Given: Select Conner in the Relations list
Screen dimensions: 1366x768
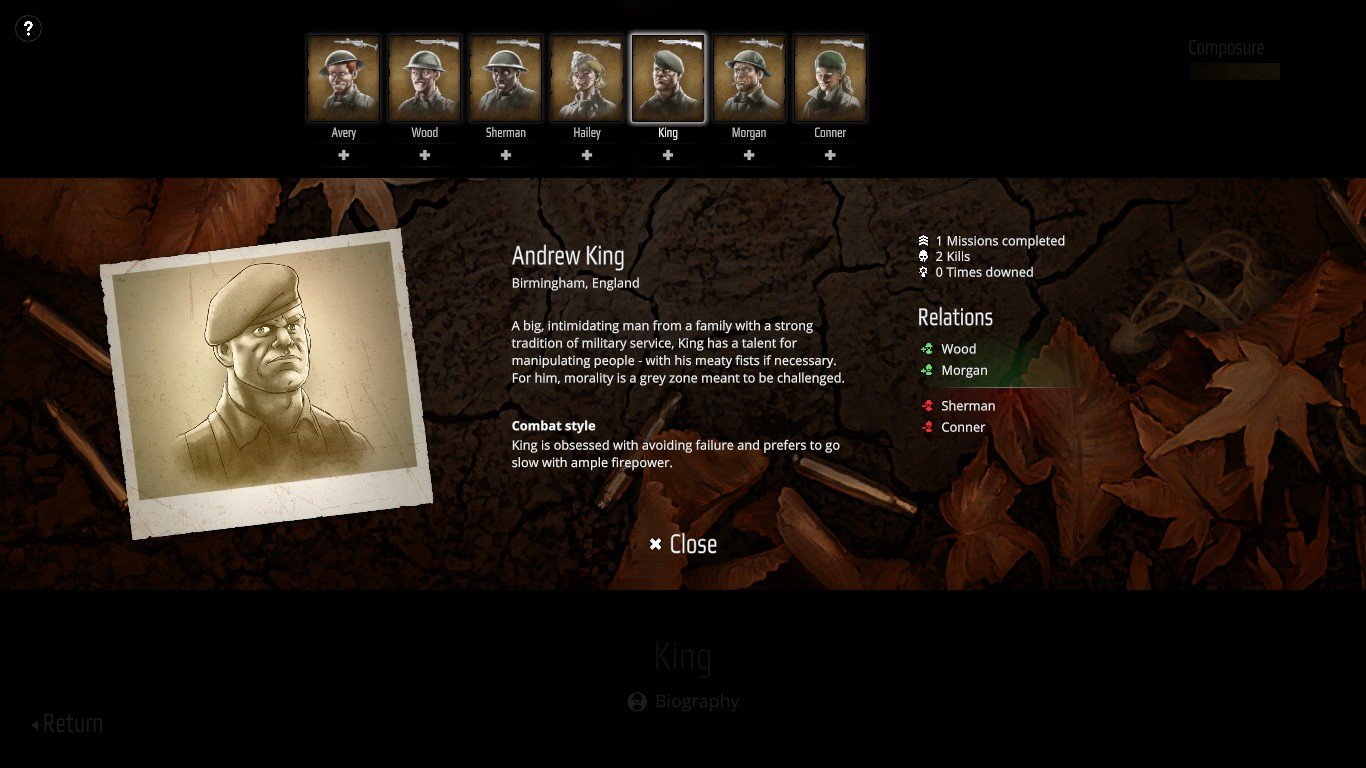Looking at the screenshot, I should 963,427.
